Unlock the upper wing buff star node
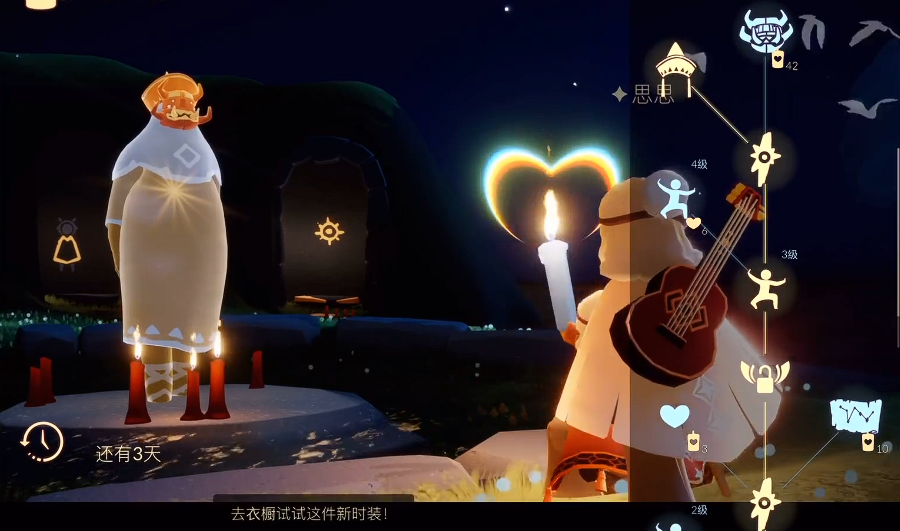Viewport: 900px width, 531px height. coord(765,157)
